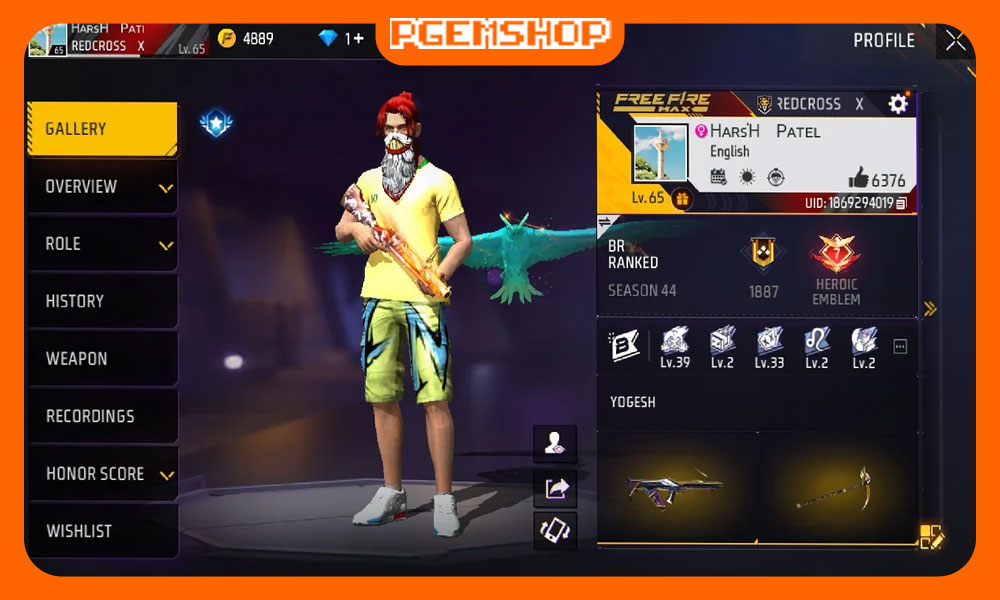This screenshot has width=1000, height=600.
Task: Tap the rotate phone icon button
Action: click(x=555, y=530)
